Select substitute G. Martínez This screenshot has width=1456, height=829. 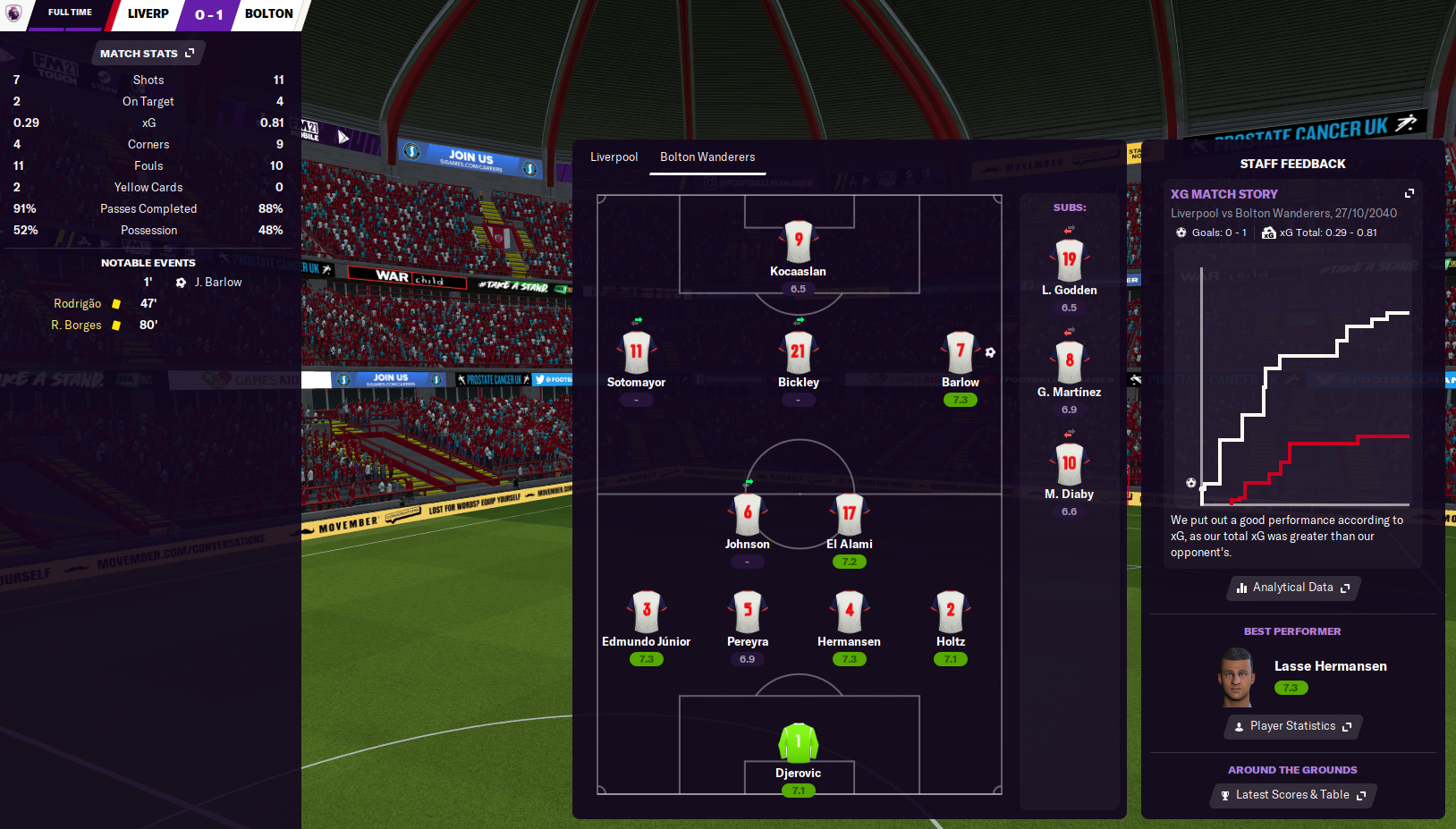(x=1069, y=362)
